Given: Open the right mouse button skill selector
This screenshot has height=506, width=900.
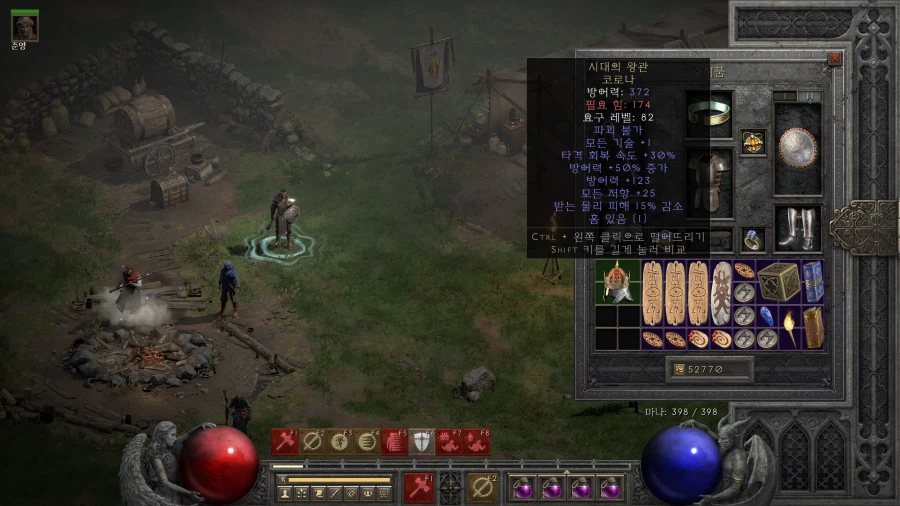Looking at the screenshot, I should [x=484, y=487].
